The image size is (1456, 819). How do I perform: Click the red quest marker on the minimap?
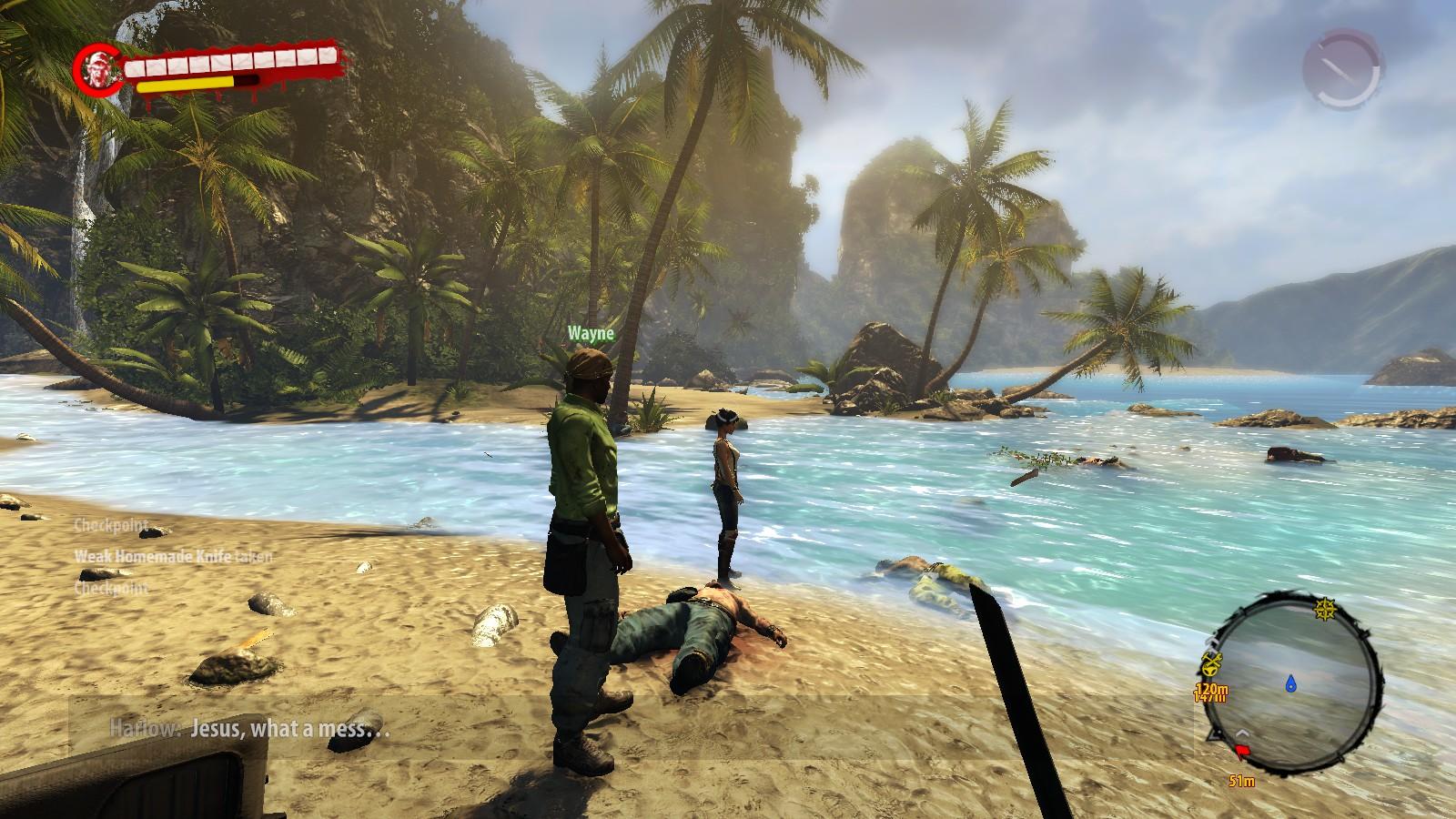point(1242,749)
